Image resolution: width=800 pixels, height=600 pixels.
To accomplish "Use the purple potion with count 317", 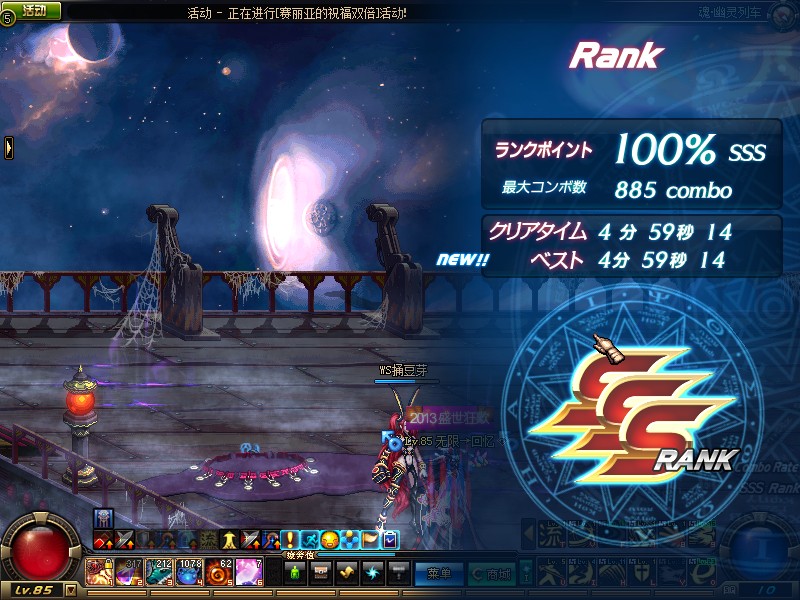I will [130, 572].
